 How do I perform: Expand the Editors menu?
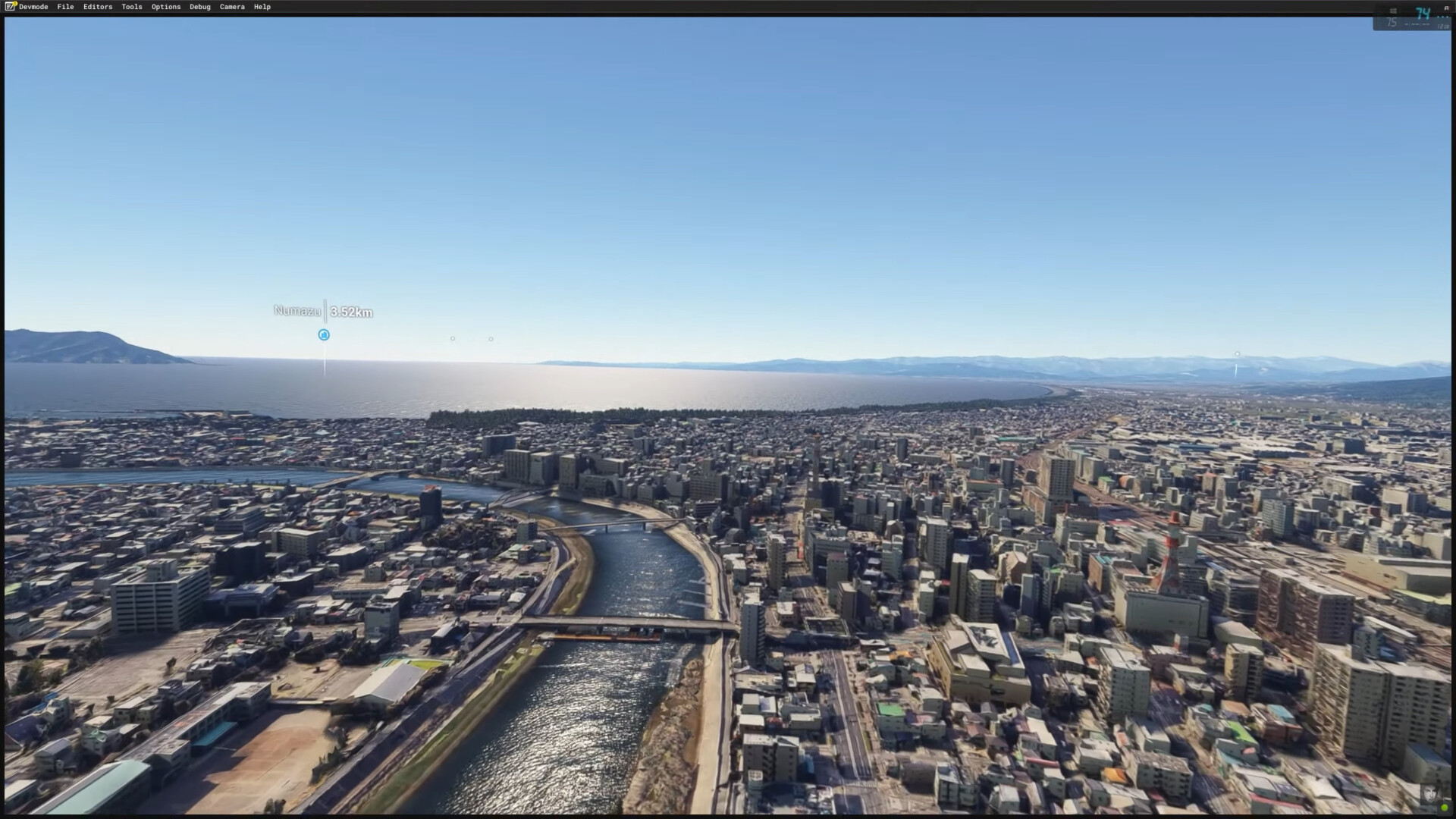point(98,7)
